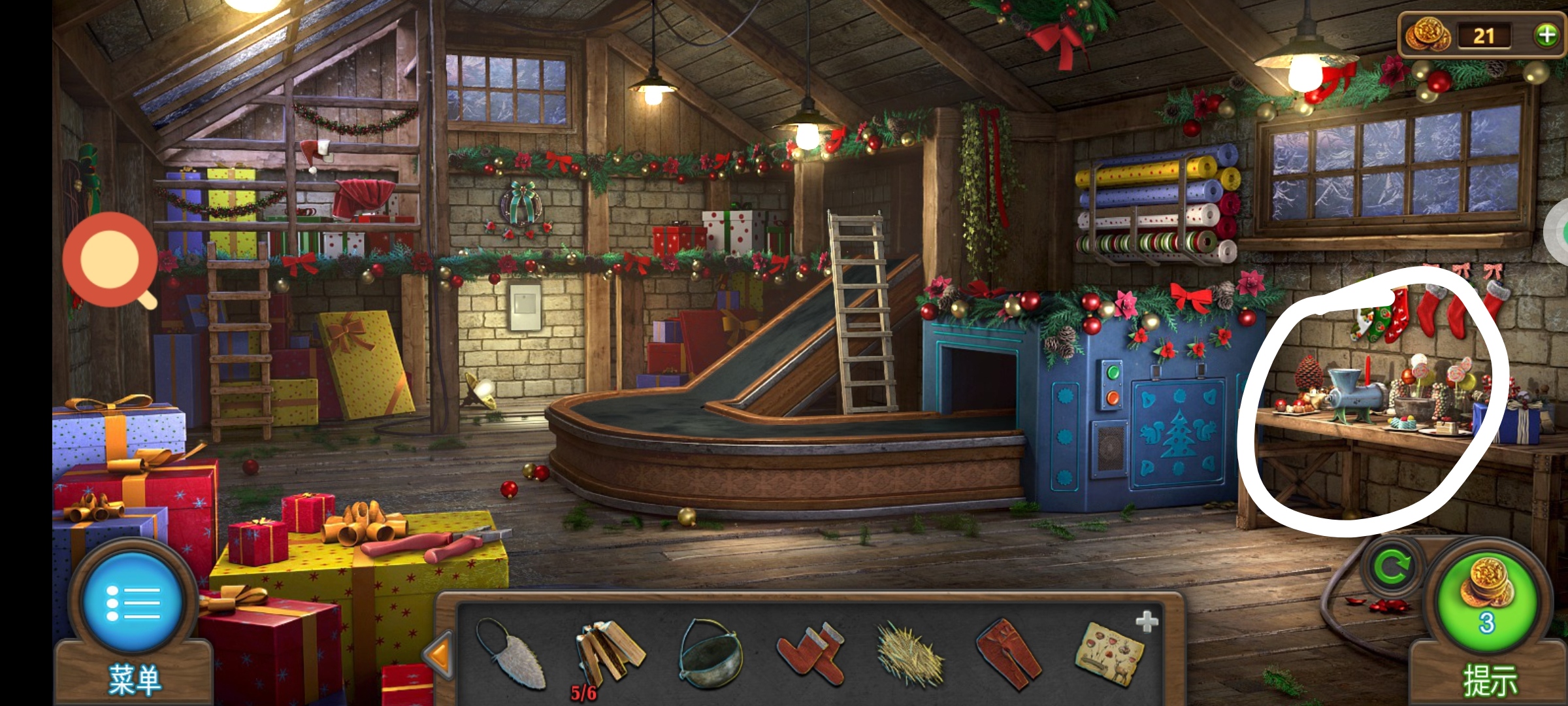Choose the iron cauldron pot slot
This screenshot has width=1568, height=706.
pyautogui.click(x=711, y=654)
